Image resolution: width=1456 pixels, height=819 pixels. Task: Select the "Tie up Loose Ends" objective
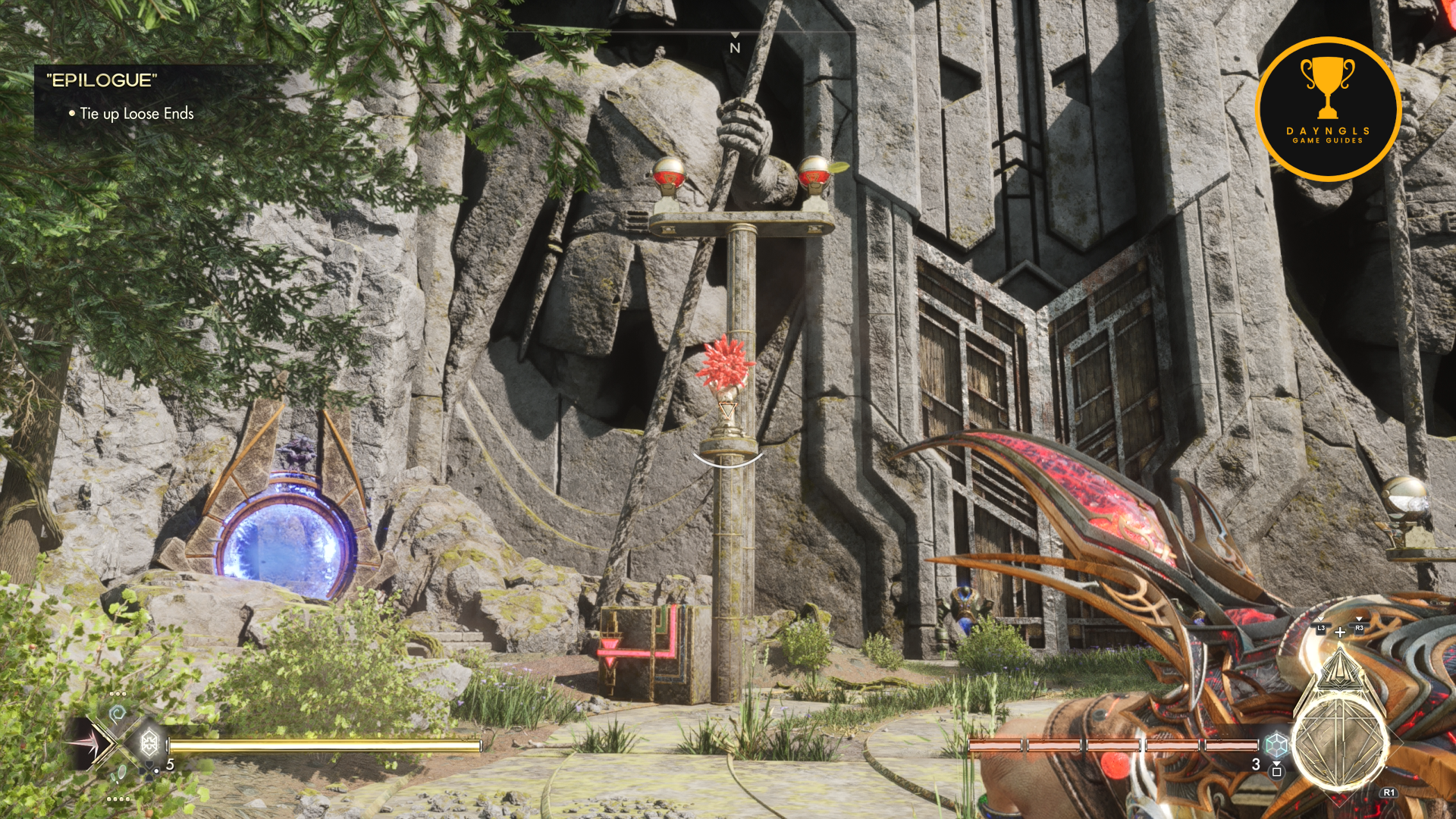point(136,114)
